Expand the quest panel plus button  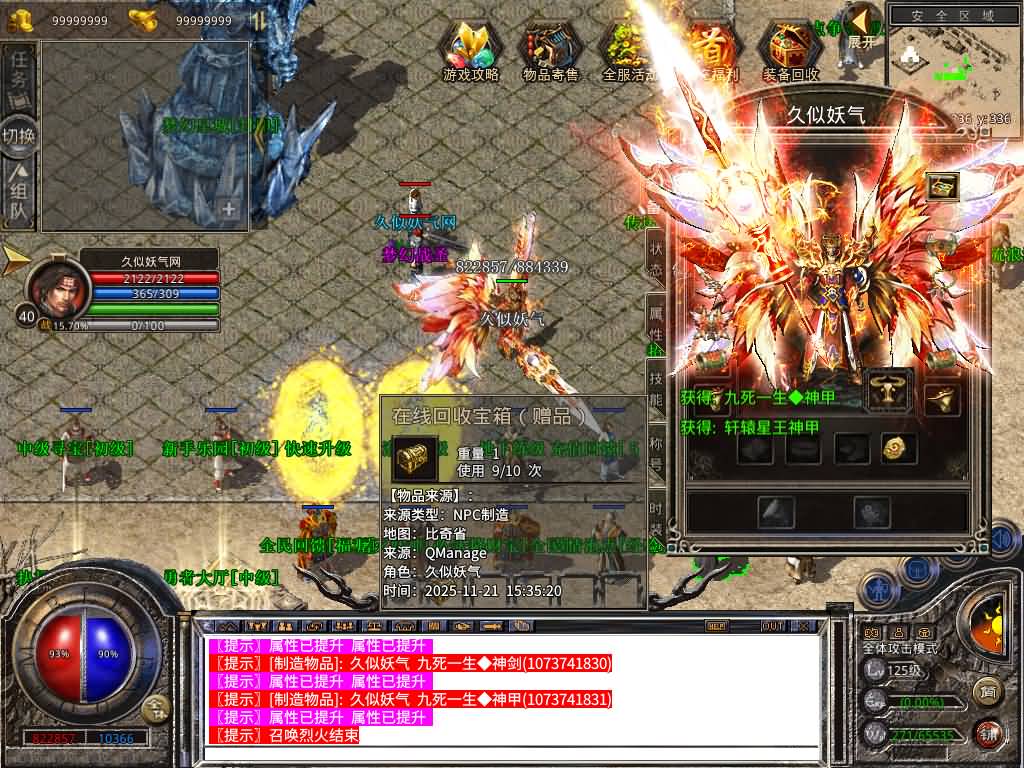[x=229, y=210]
